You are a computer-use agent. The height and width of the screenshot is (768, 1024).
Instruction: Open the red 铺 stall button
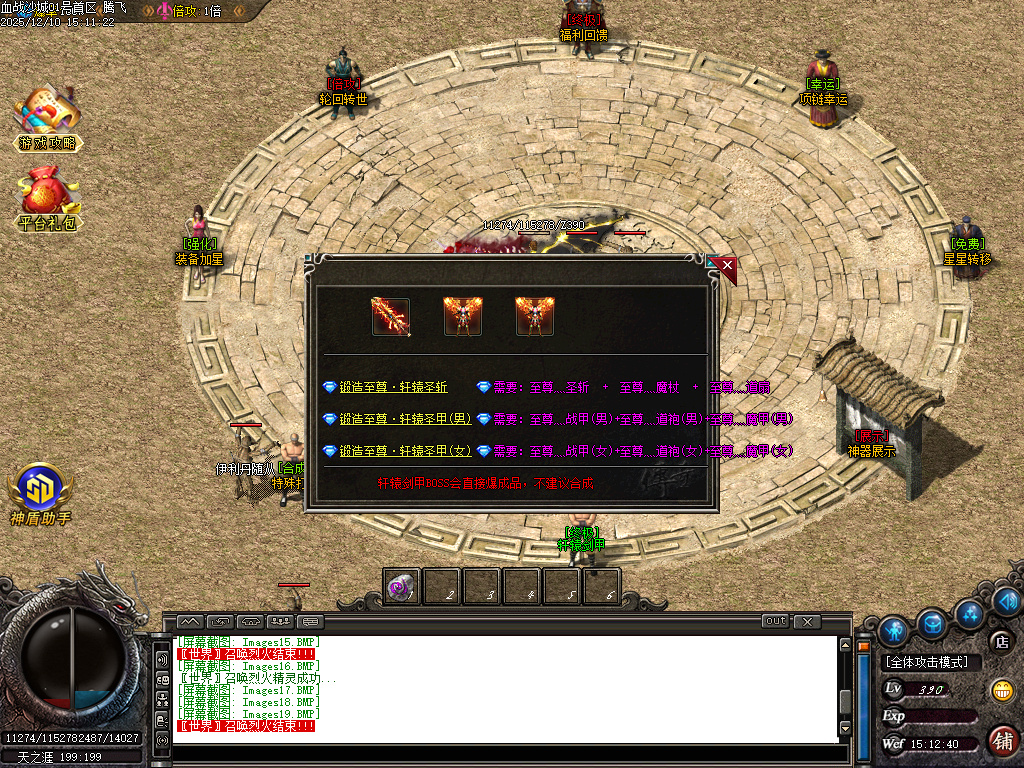(x=1001, y=740)
